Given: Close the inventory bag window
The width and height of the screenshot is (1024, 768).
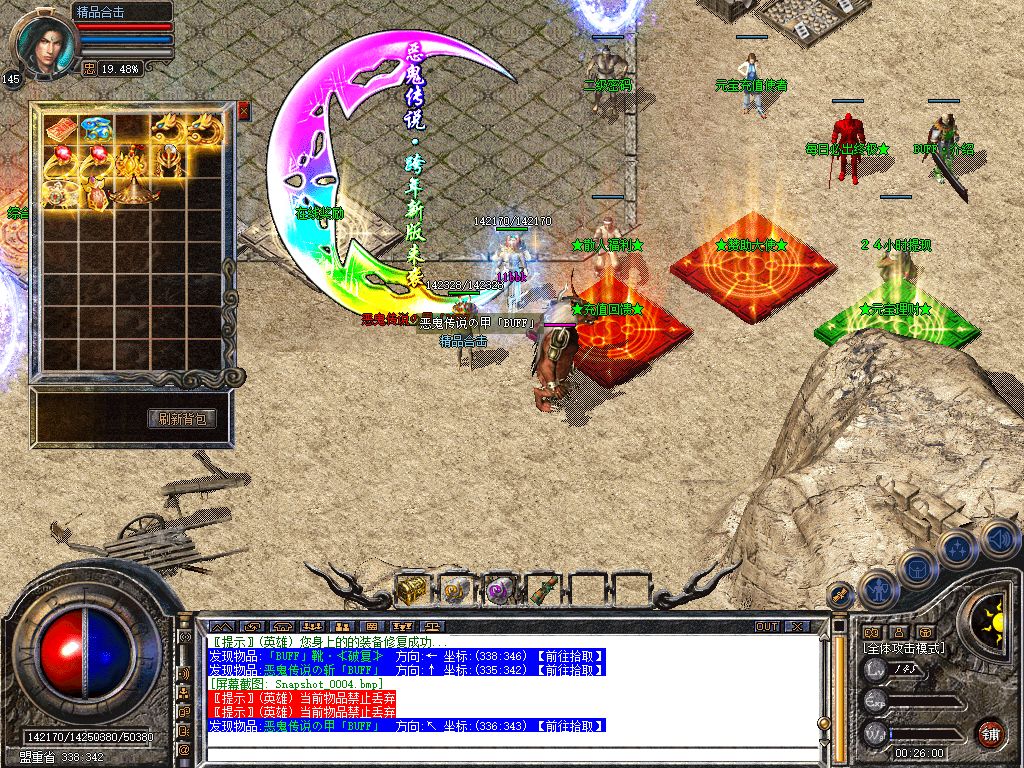Looking at the screenshot, I should coord(243,112).
